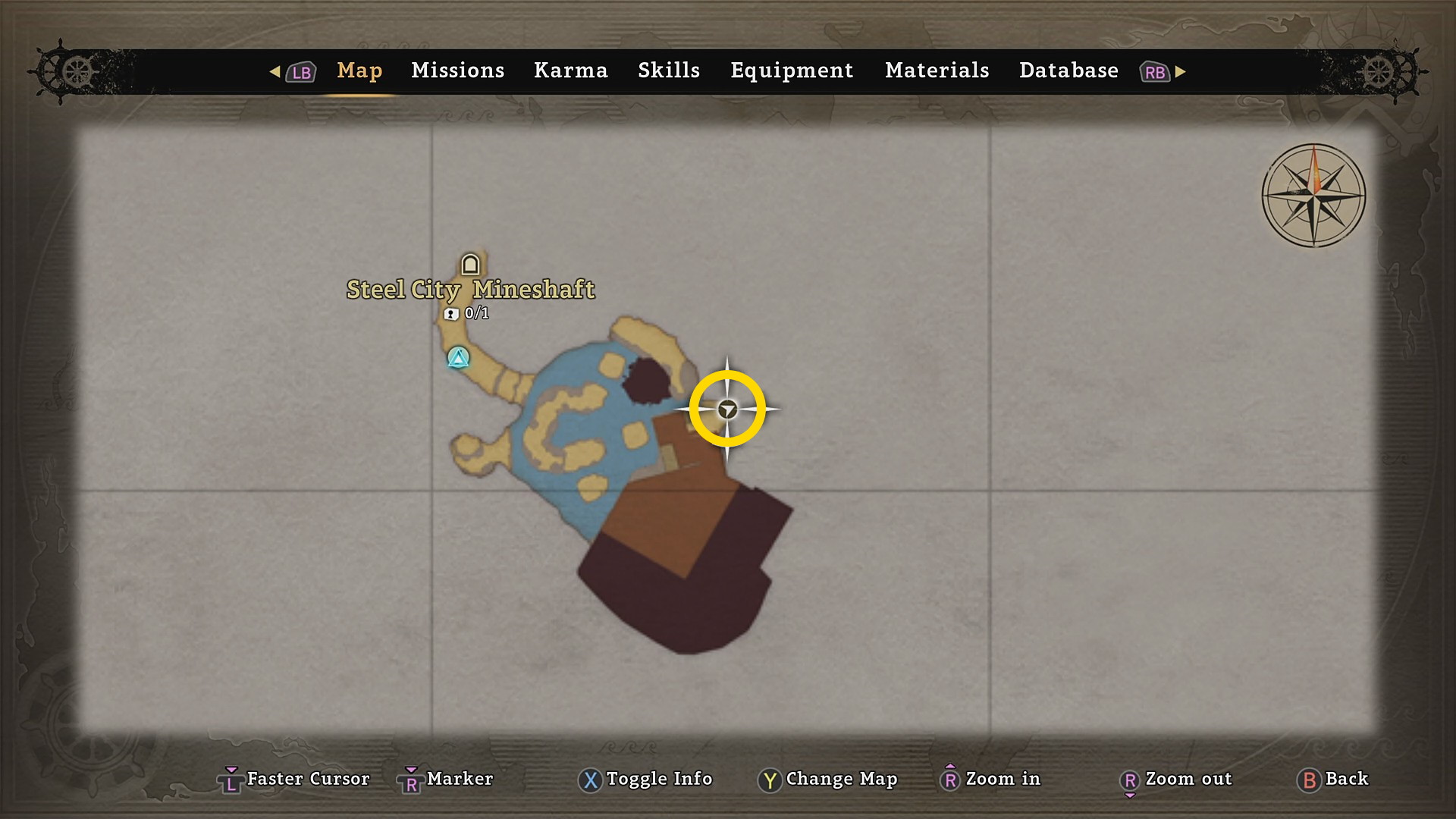Select the mineshaft entrance doorway icon

tap(470, 265)
